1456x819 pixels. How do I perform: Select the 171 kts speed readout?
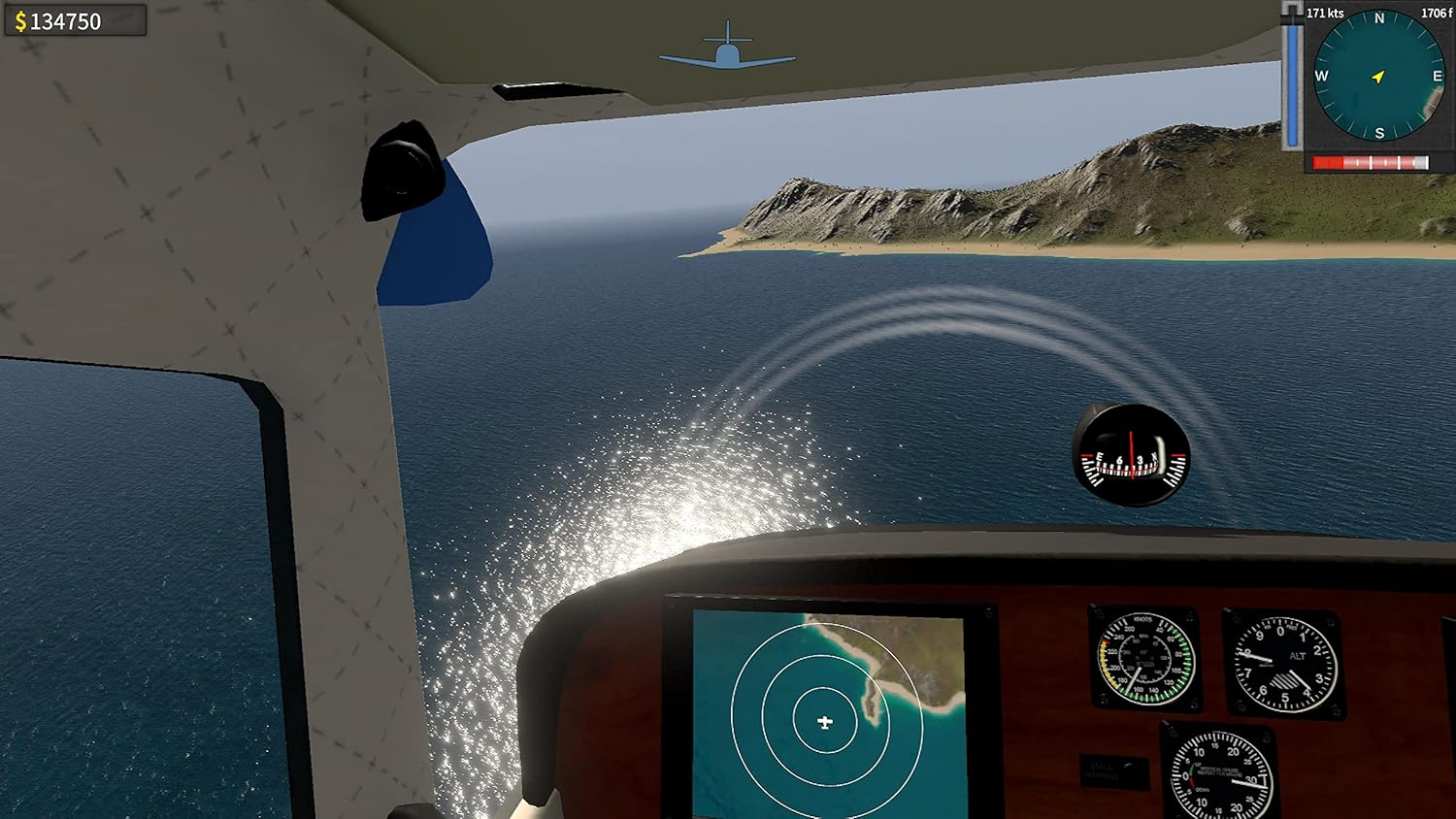coord(1324,12)
